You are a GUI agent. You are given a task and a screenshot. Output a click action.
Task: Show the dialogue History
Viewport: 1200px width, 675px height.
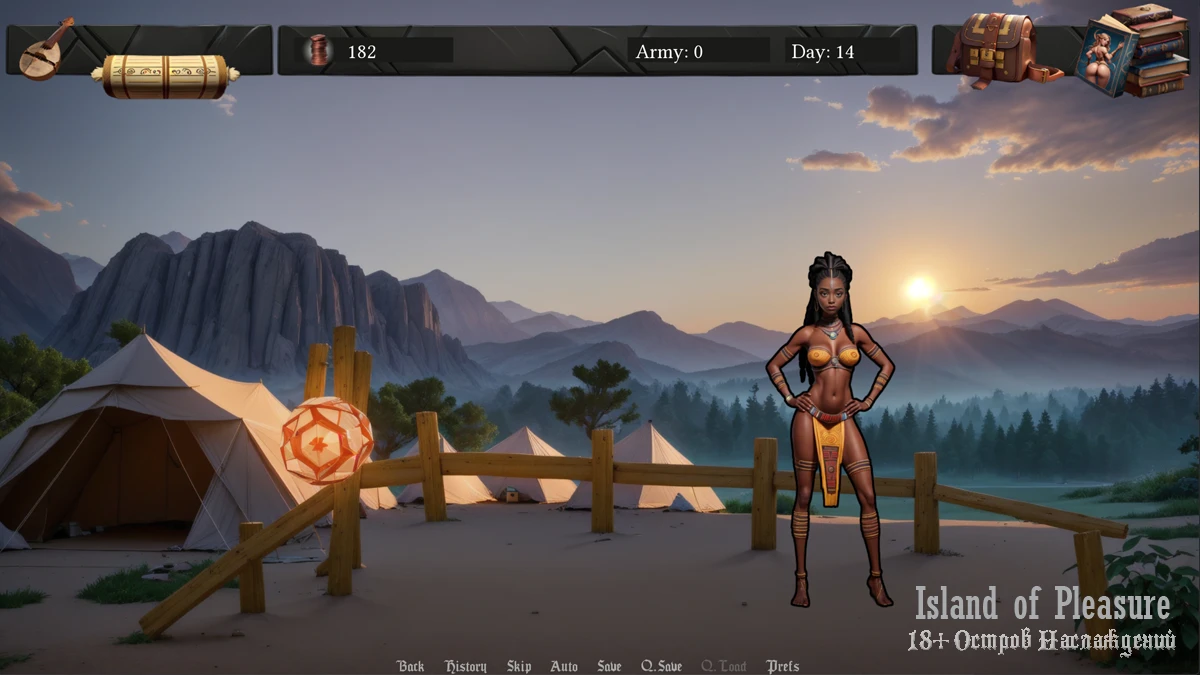tap(466, 666)
